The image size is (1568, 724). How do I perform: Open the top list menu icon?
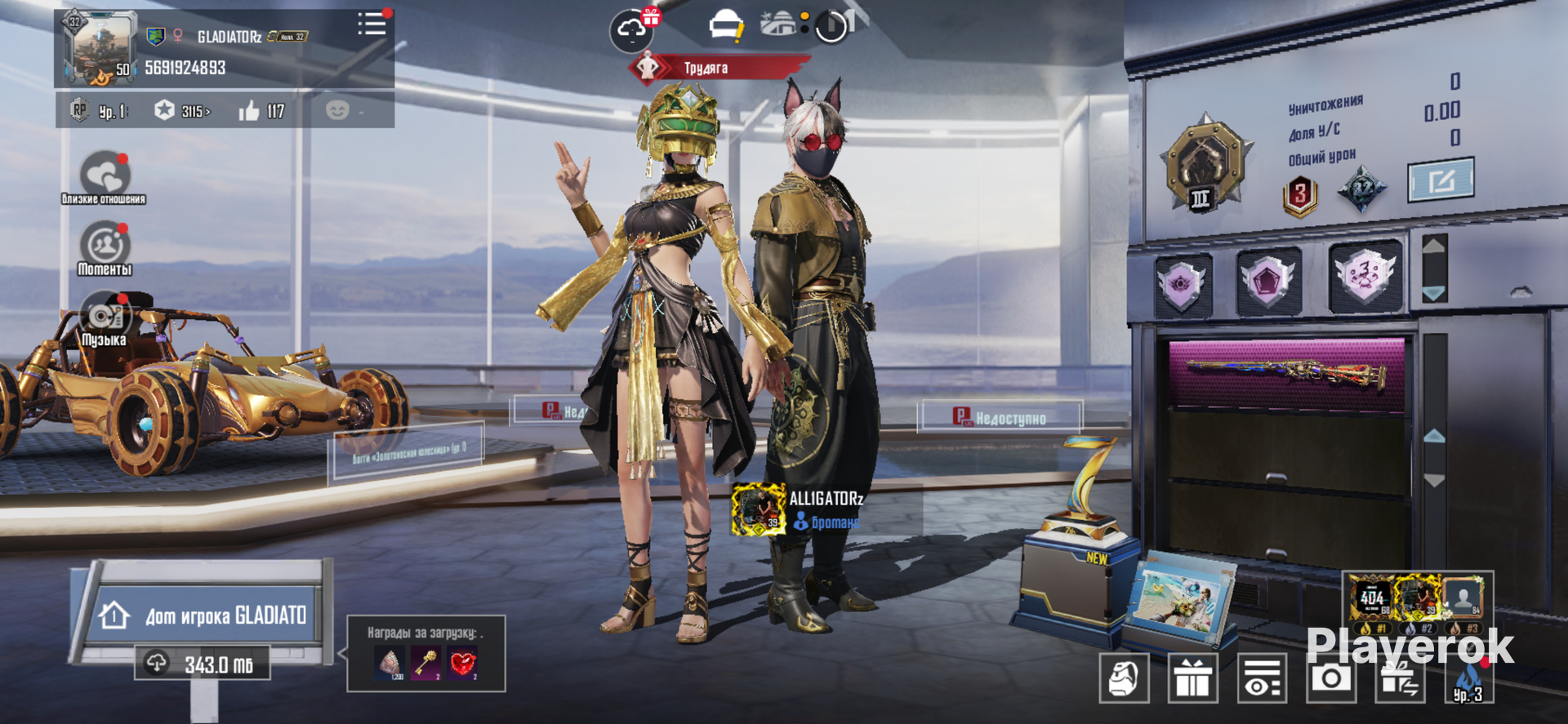coord(372,24)
